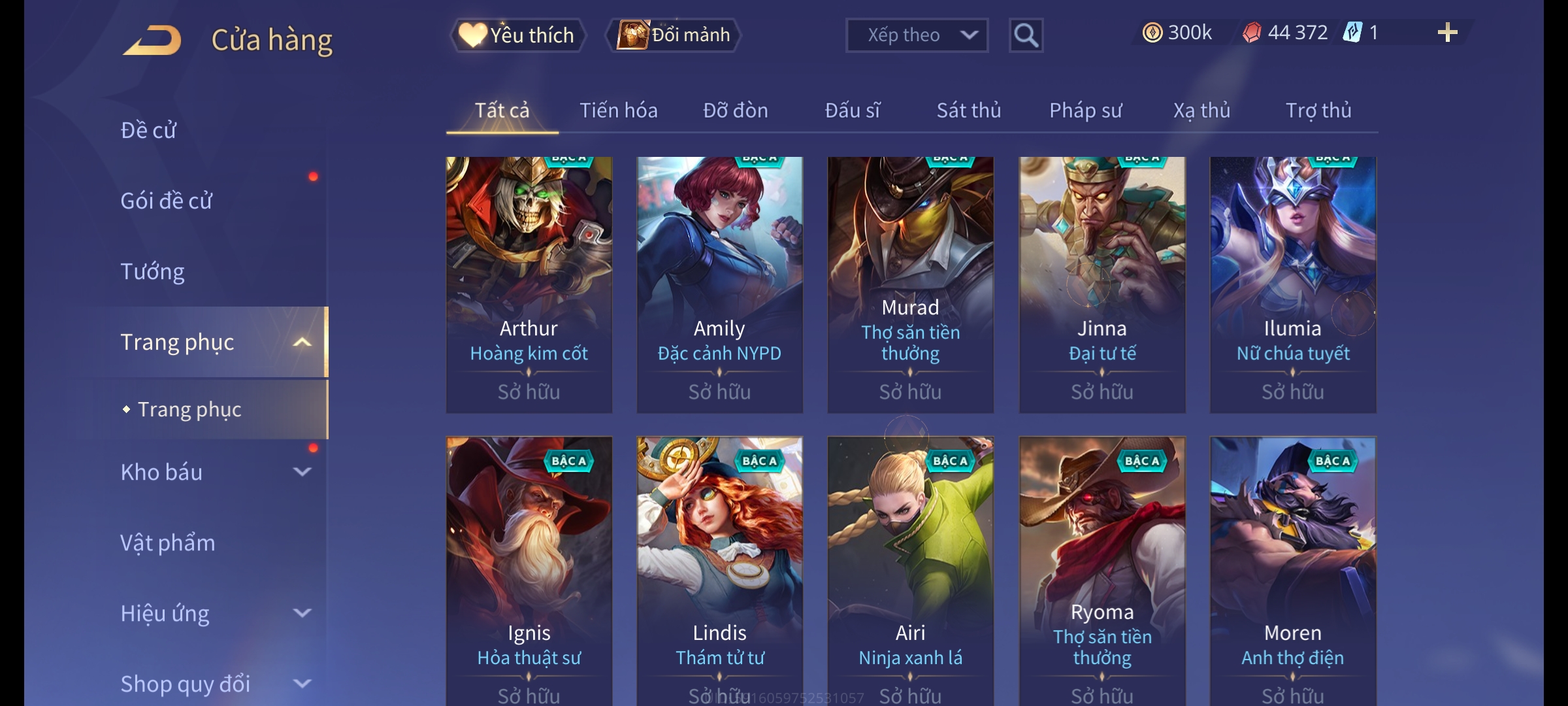Choose the Trợ thủ tab
1568x706 pixels.
pos(1318,110)
